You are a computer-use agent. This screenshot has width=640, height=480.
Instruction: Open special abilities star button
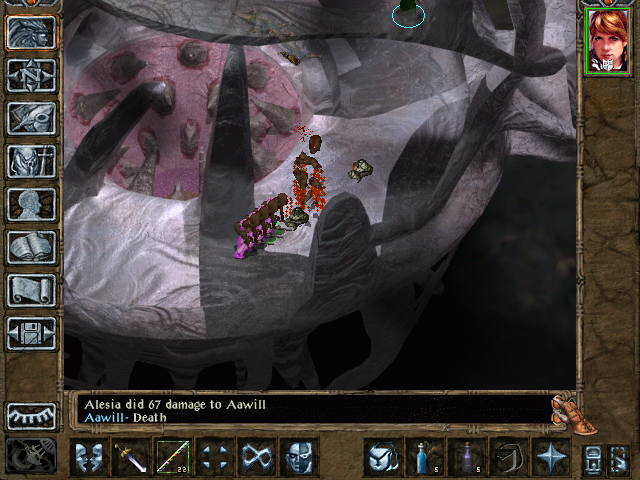click(x=550, y=457)
